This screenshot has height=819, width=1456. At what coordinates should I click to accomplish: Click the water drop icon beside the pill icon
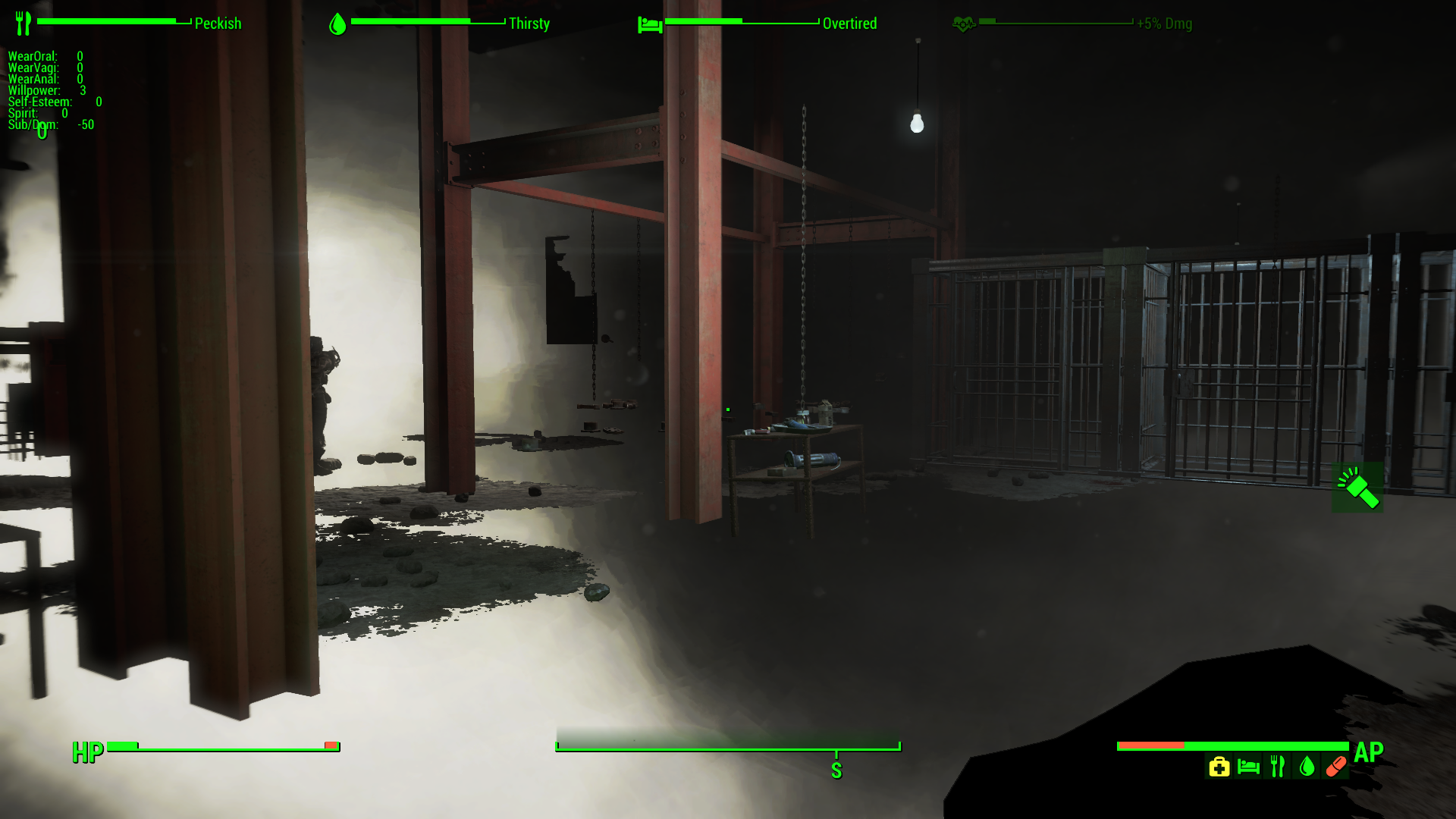coord(1306,767)
